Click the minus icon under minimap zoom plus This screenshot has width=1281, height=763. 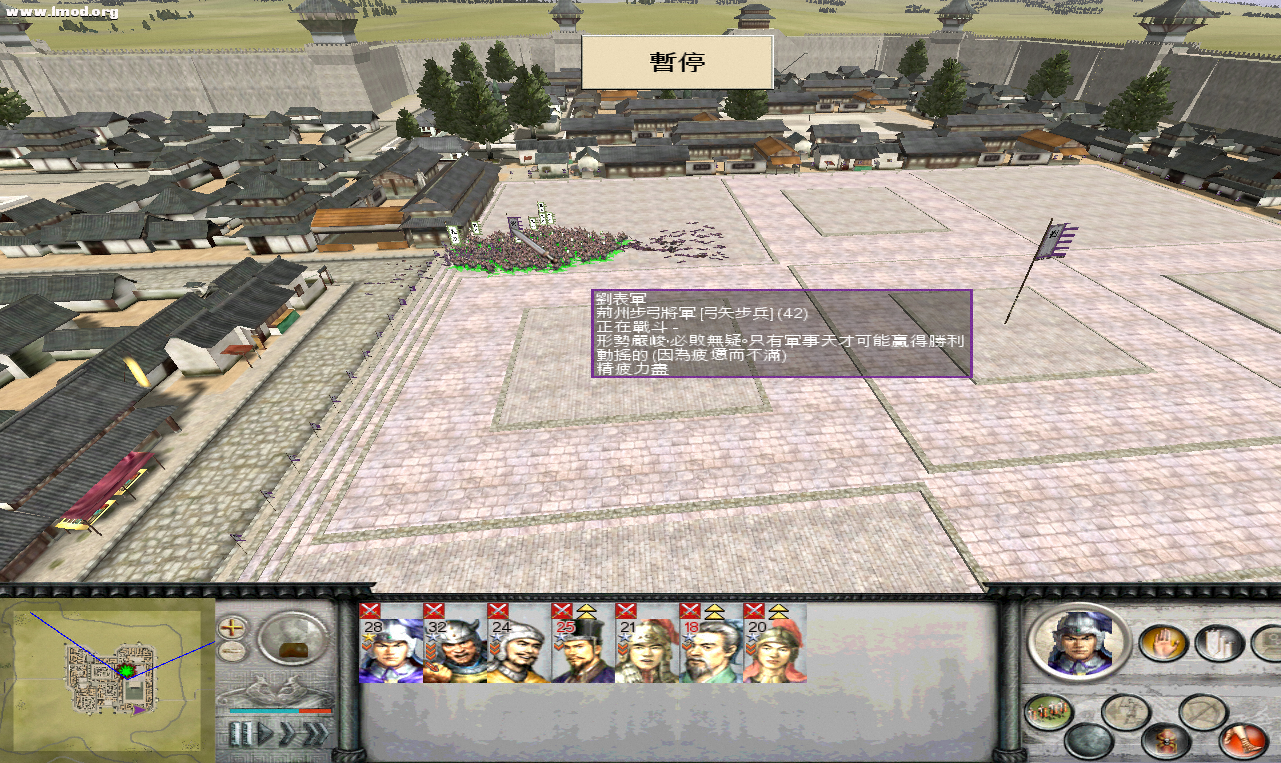[231, 650]
